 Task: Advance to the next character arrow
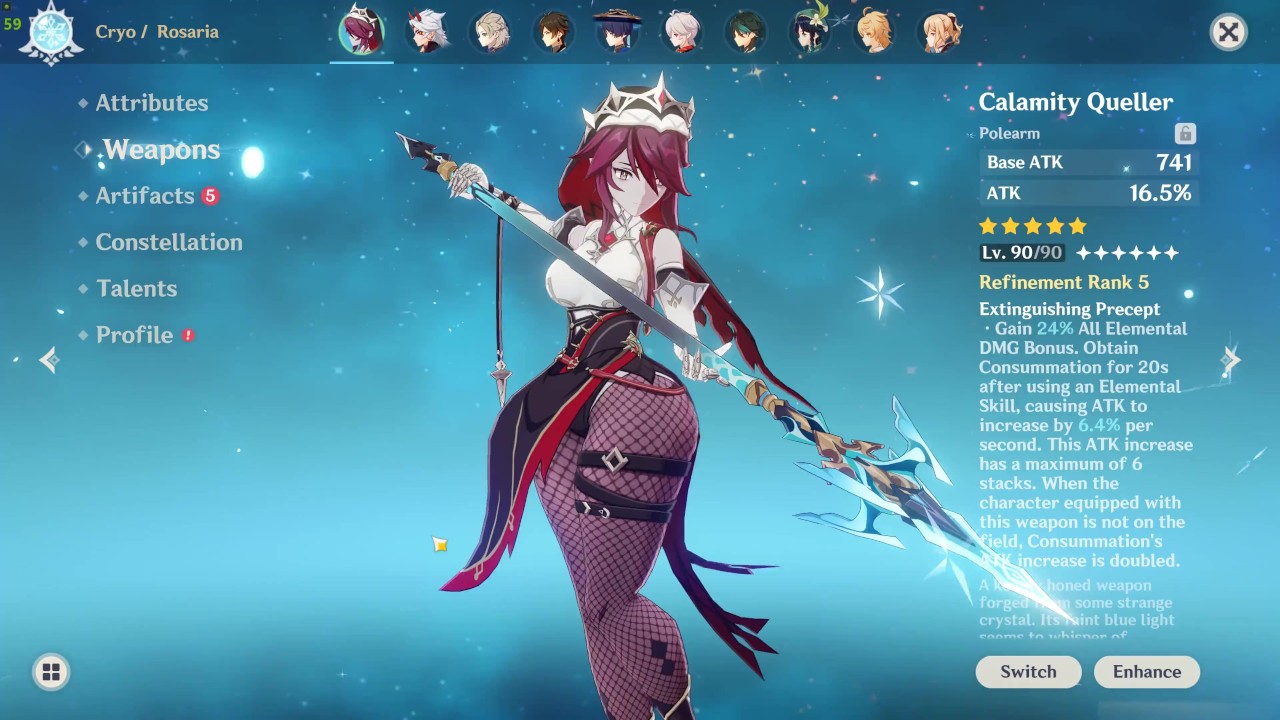(1230, 360)
